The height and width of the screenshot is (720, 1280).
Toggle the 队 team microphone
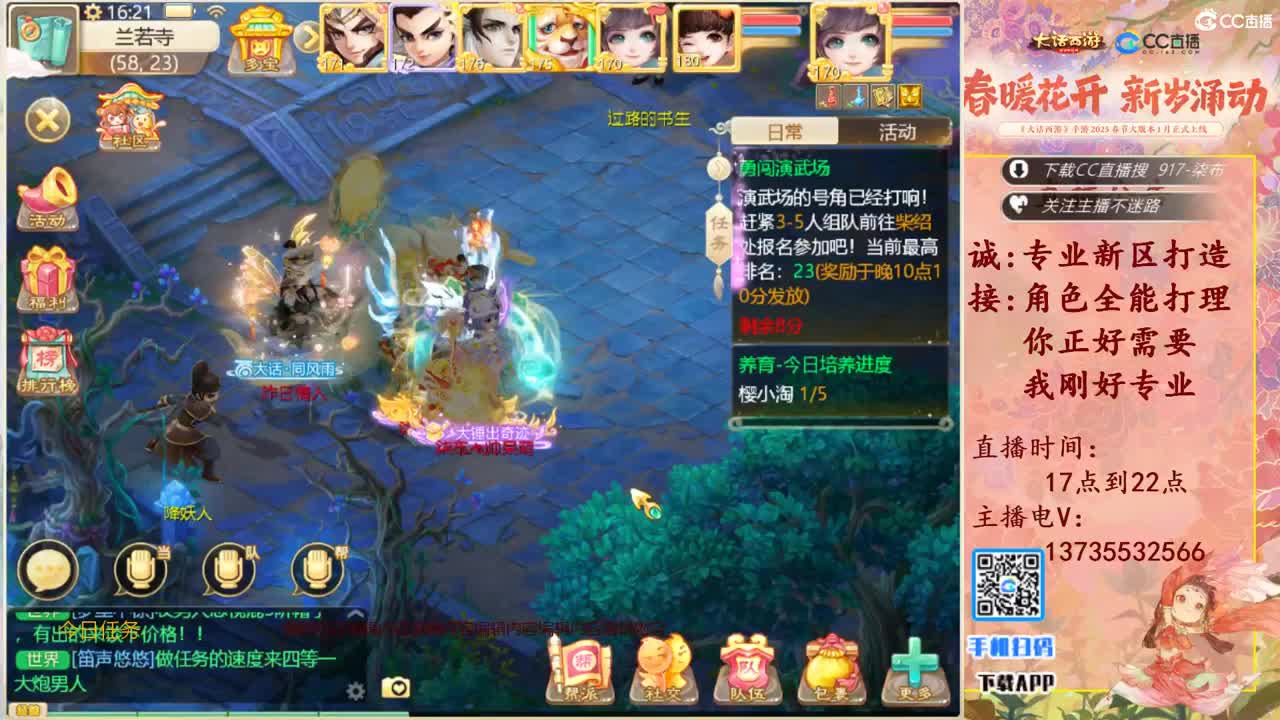click(x=229, y=567)
